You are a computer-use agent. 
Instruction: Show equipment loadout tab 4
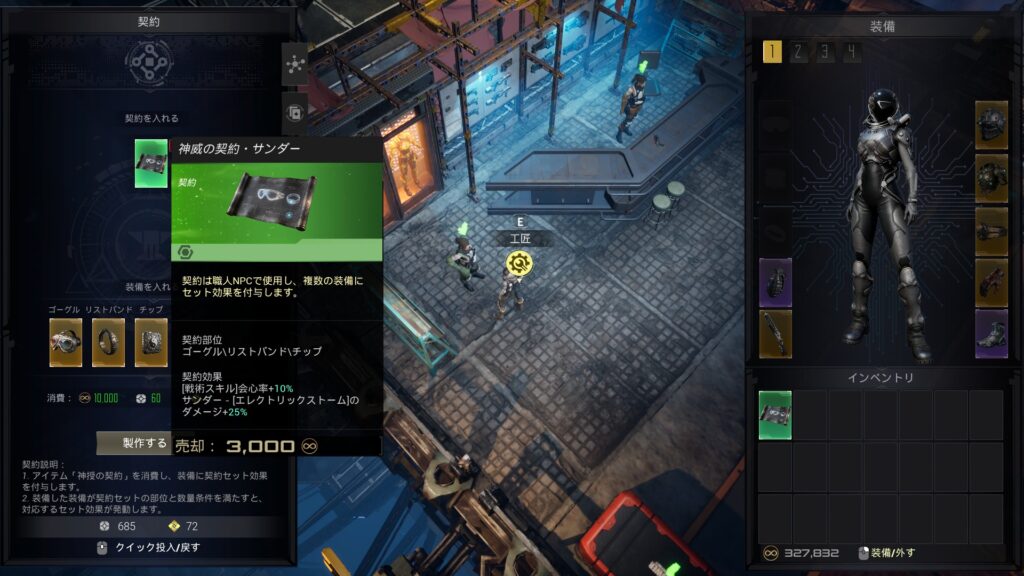click(851, 52)
